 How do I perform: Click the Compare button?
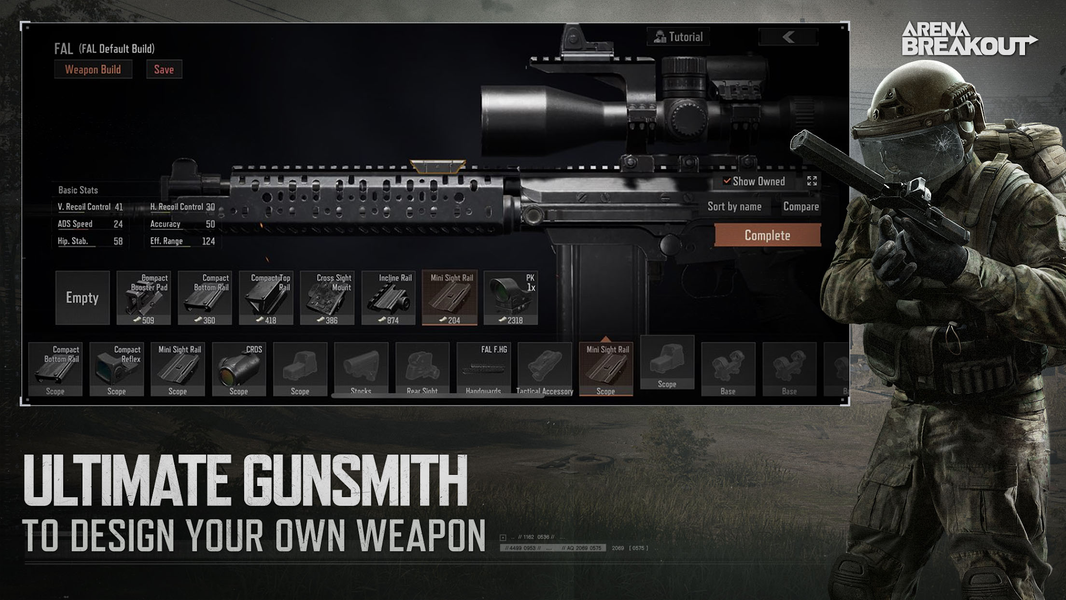800,207
